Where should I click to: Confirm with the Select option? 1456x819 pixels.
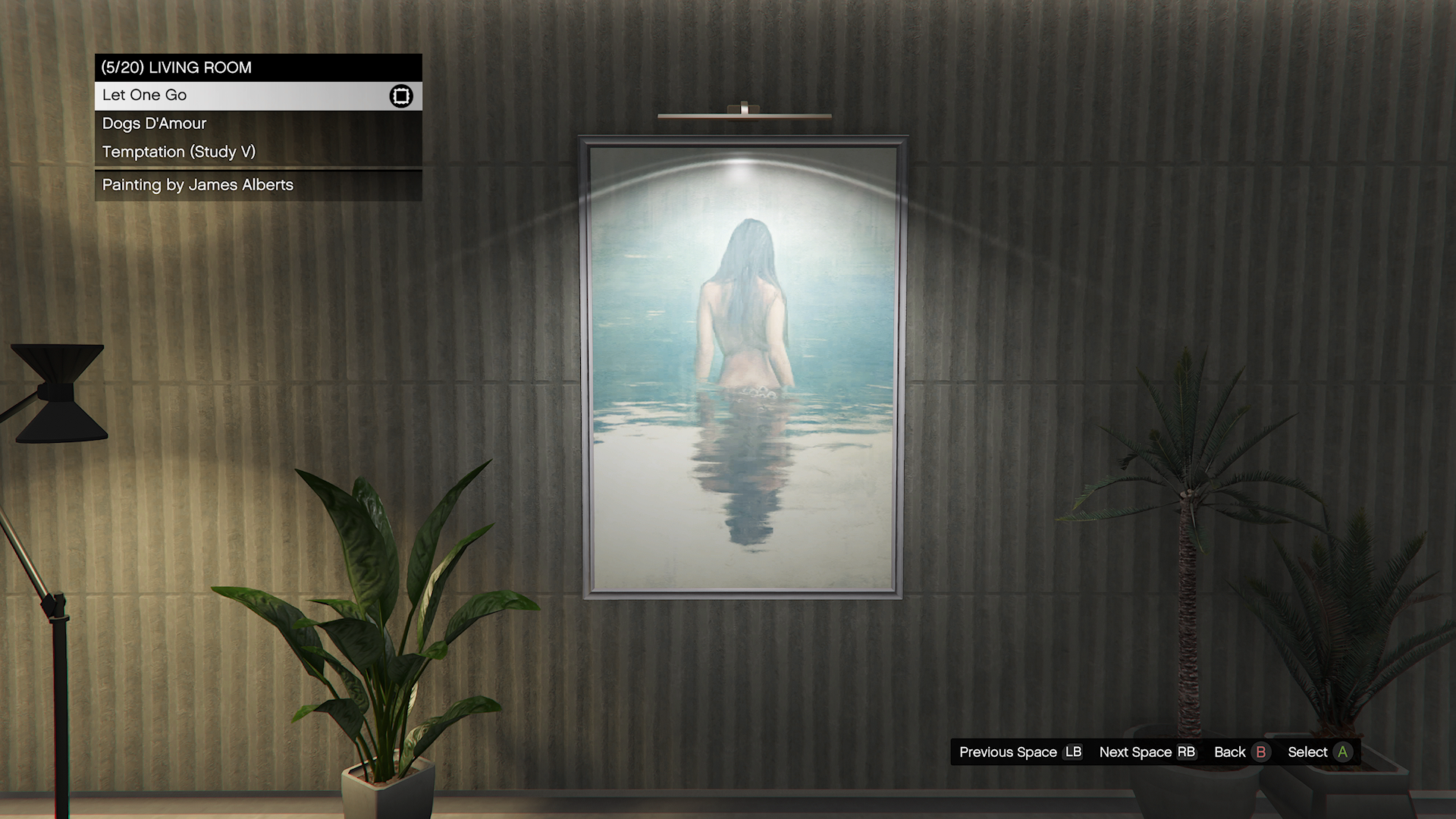tap(1319, 752)
